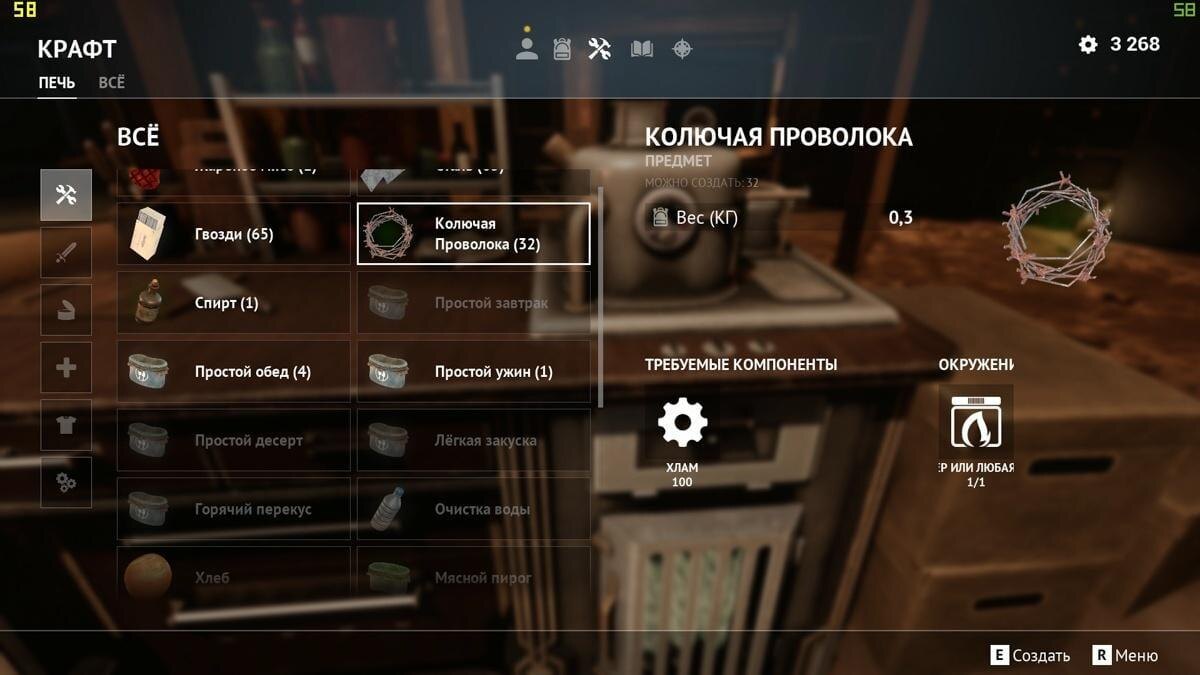
Task: Open the crosshair target screen
Action: [682, 49]
